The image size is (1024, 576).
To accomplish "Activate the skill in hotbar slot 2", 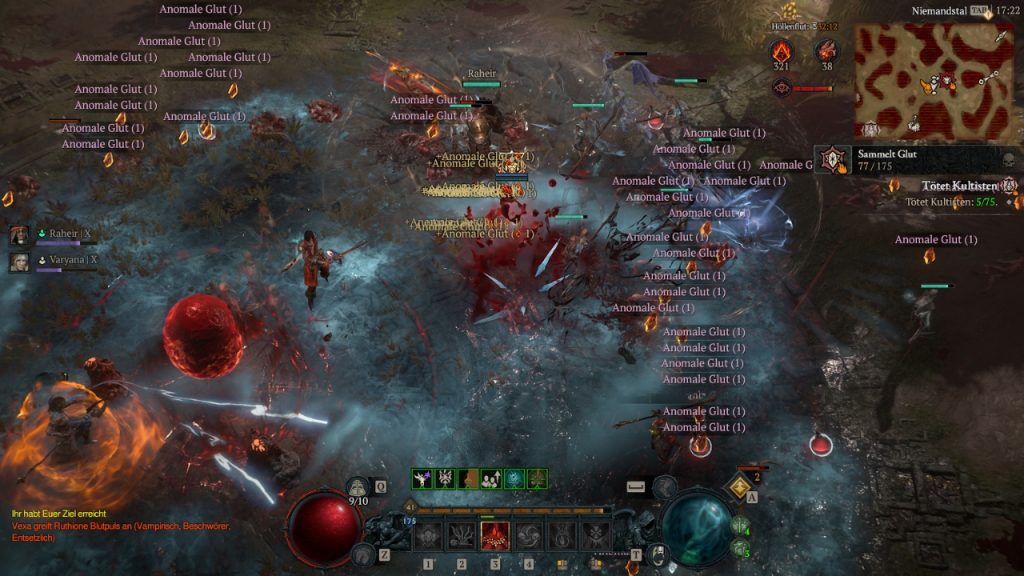I will 462,536.
